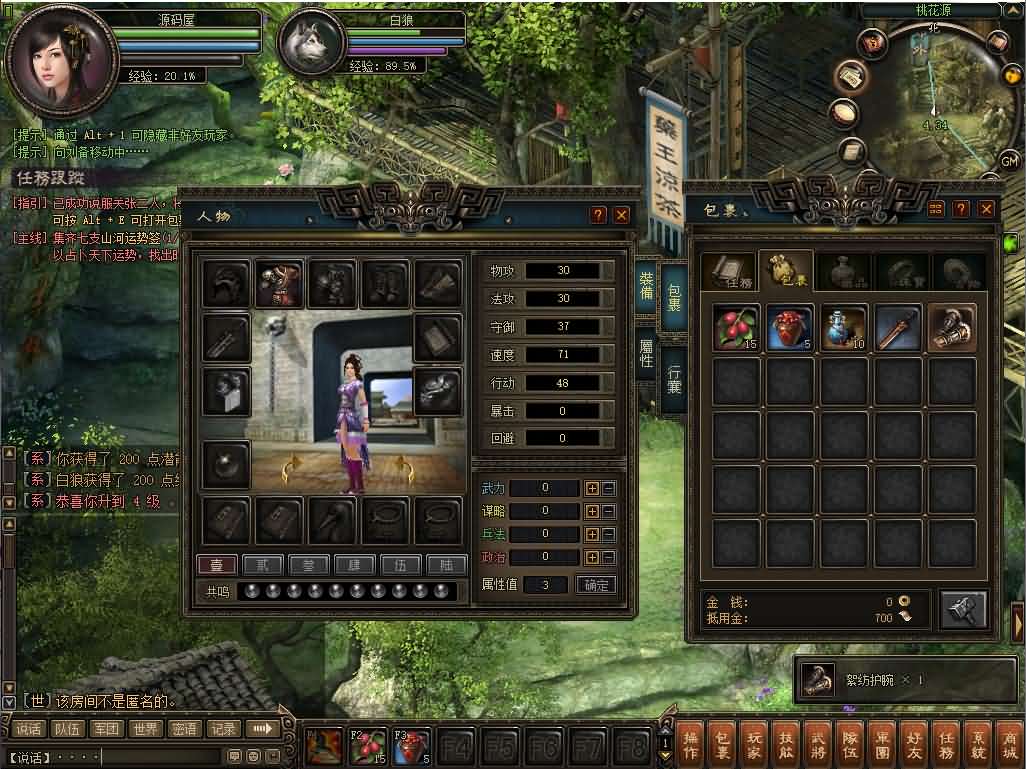Image resolution: width=1026 pixels, height=769 pixels.
Task: Click the GM button near the minimap
Action: (x=1009, y=161)
